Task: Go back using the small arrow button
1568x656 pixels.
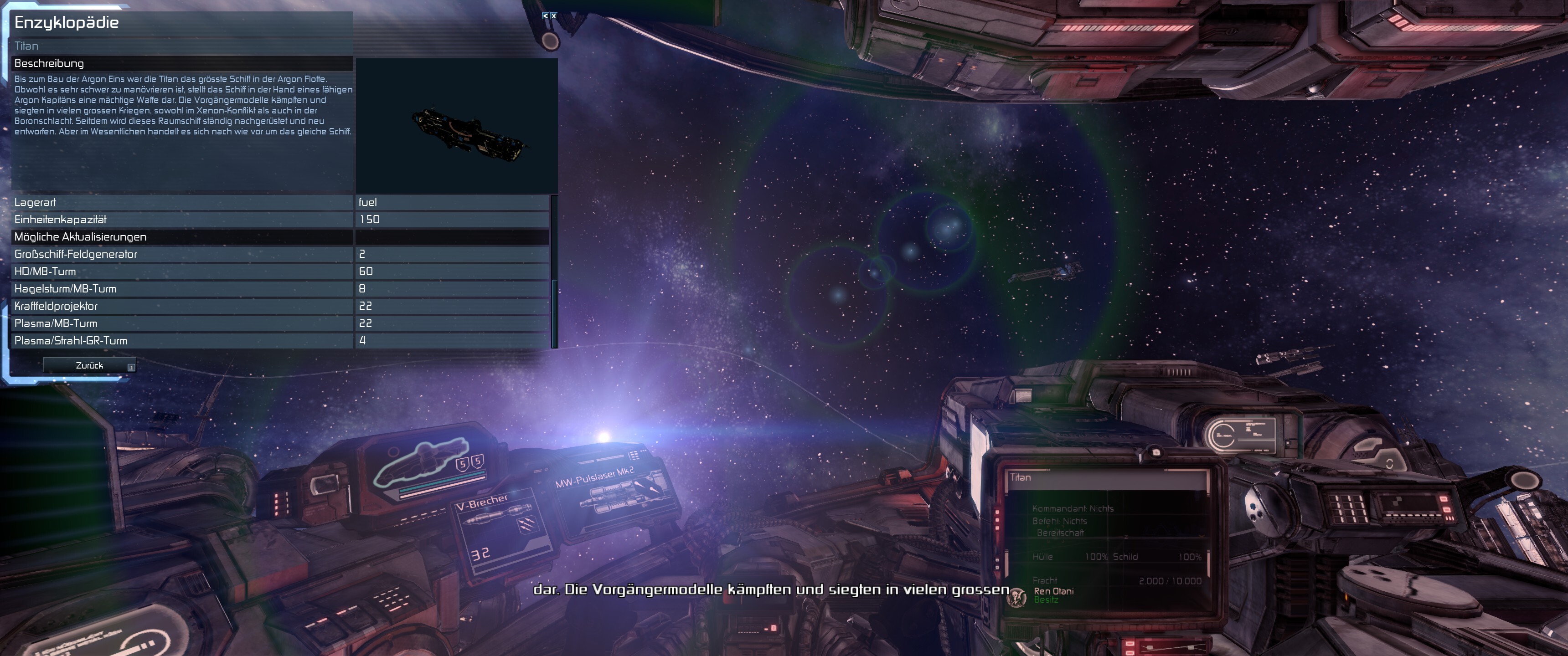Action: pos(546,16)
